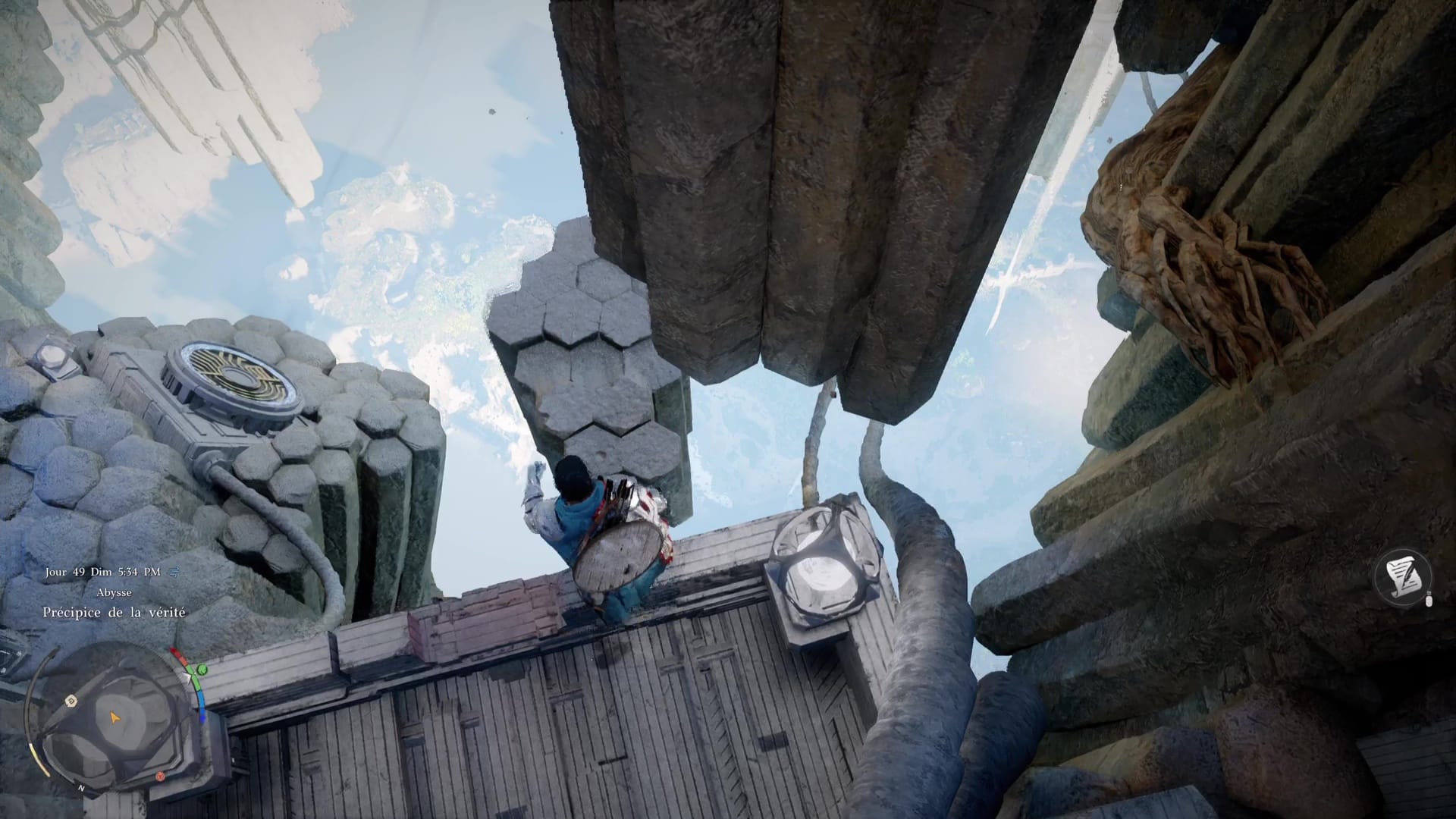Click the circular minimap
This screenshot has height=819, width=1456.
tap(114, 717)
